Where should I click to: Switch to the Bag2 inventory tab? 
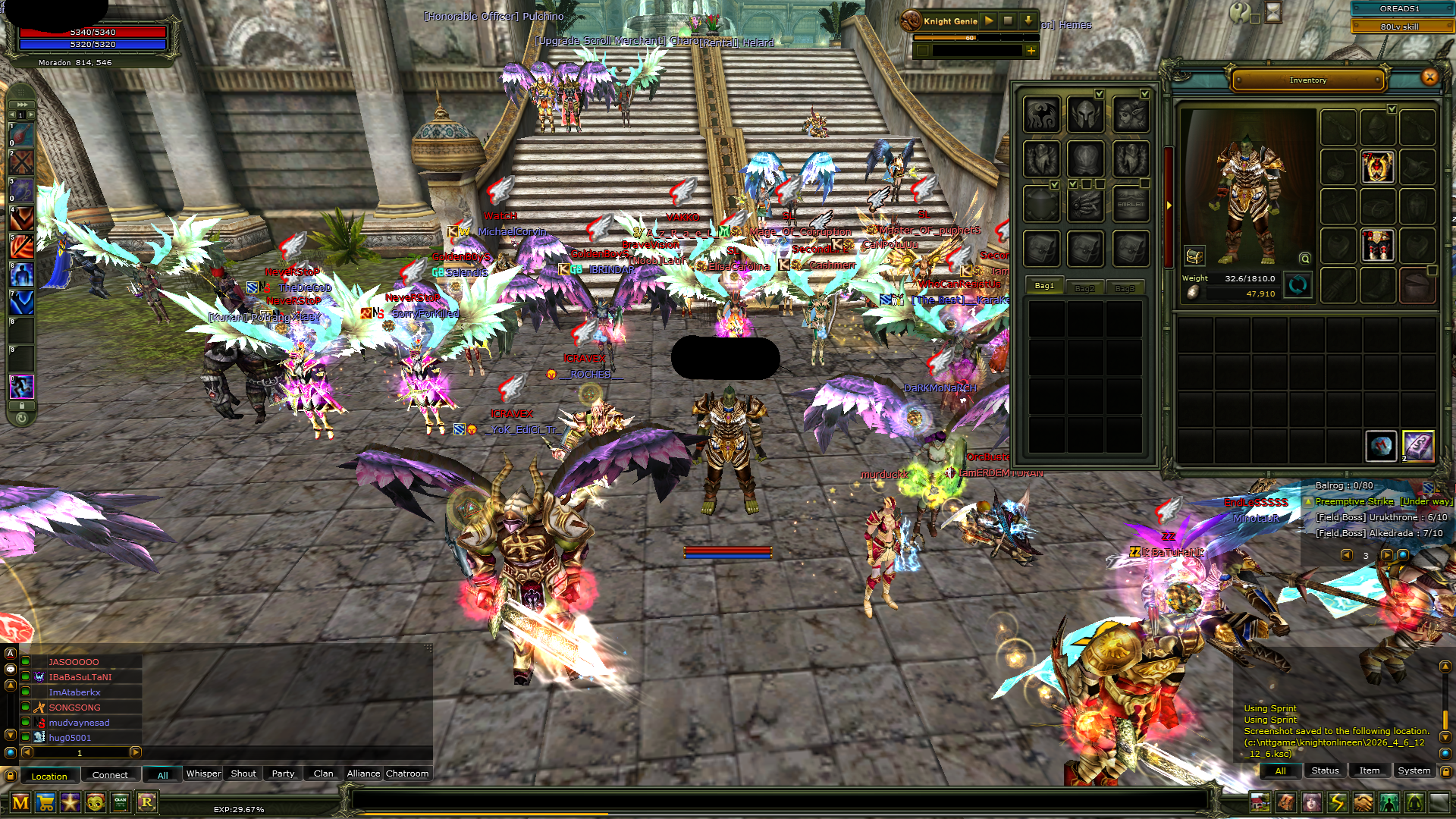click(1084, 287)
